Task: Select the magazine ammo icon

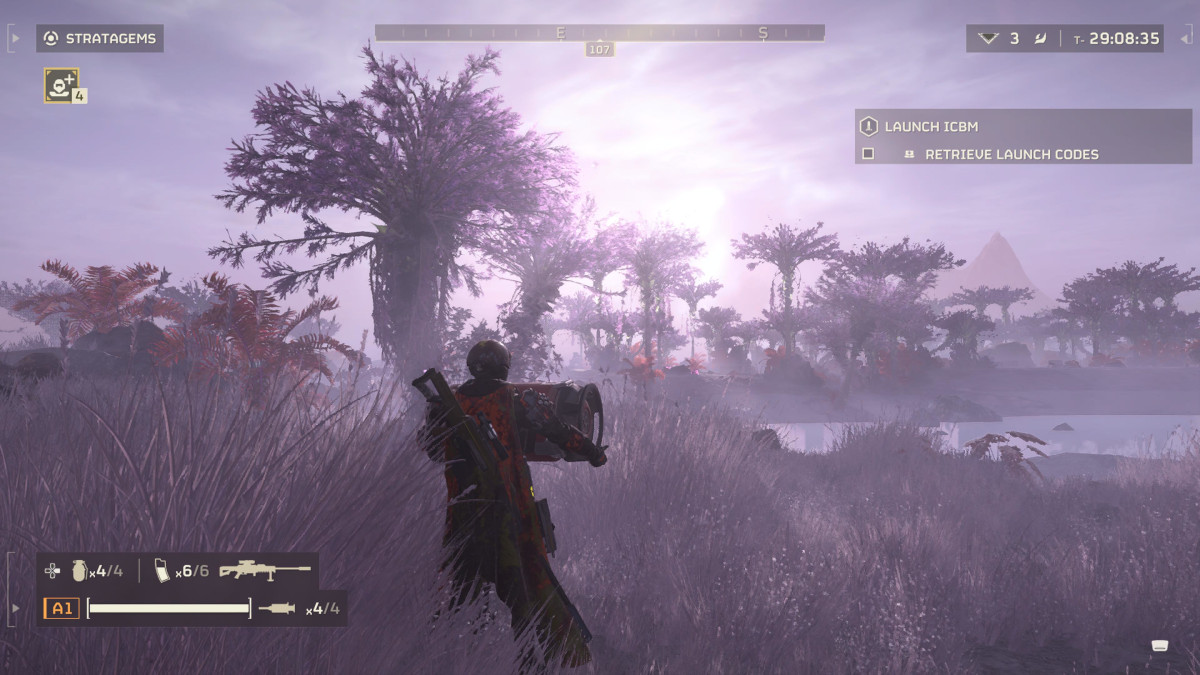Action: [162, 571]
